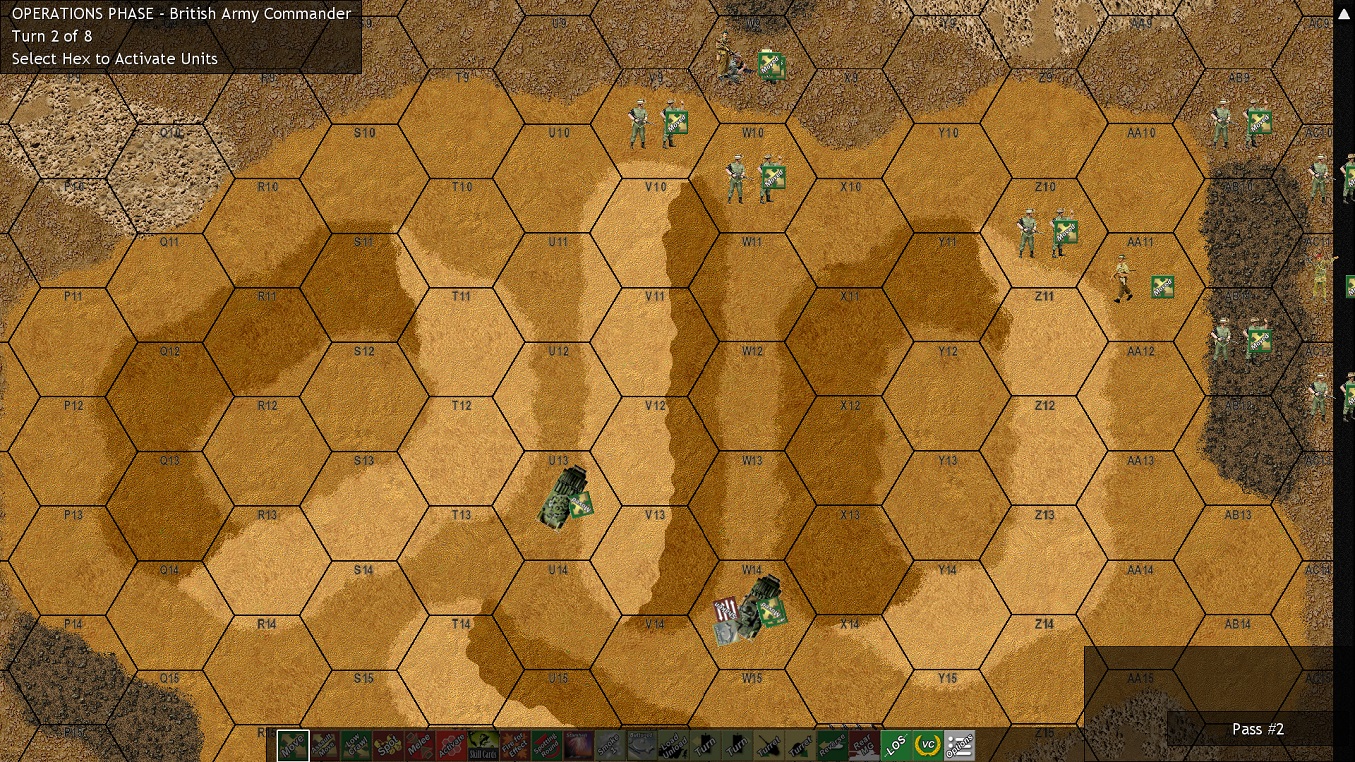
Task: Click the Spotting Round icon
Action: click(x=548, y=744)
